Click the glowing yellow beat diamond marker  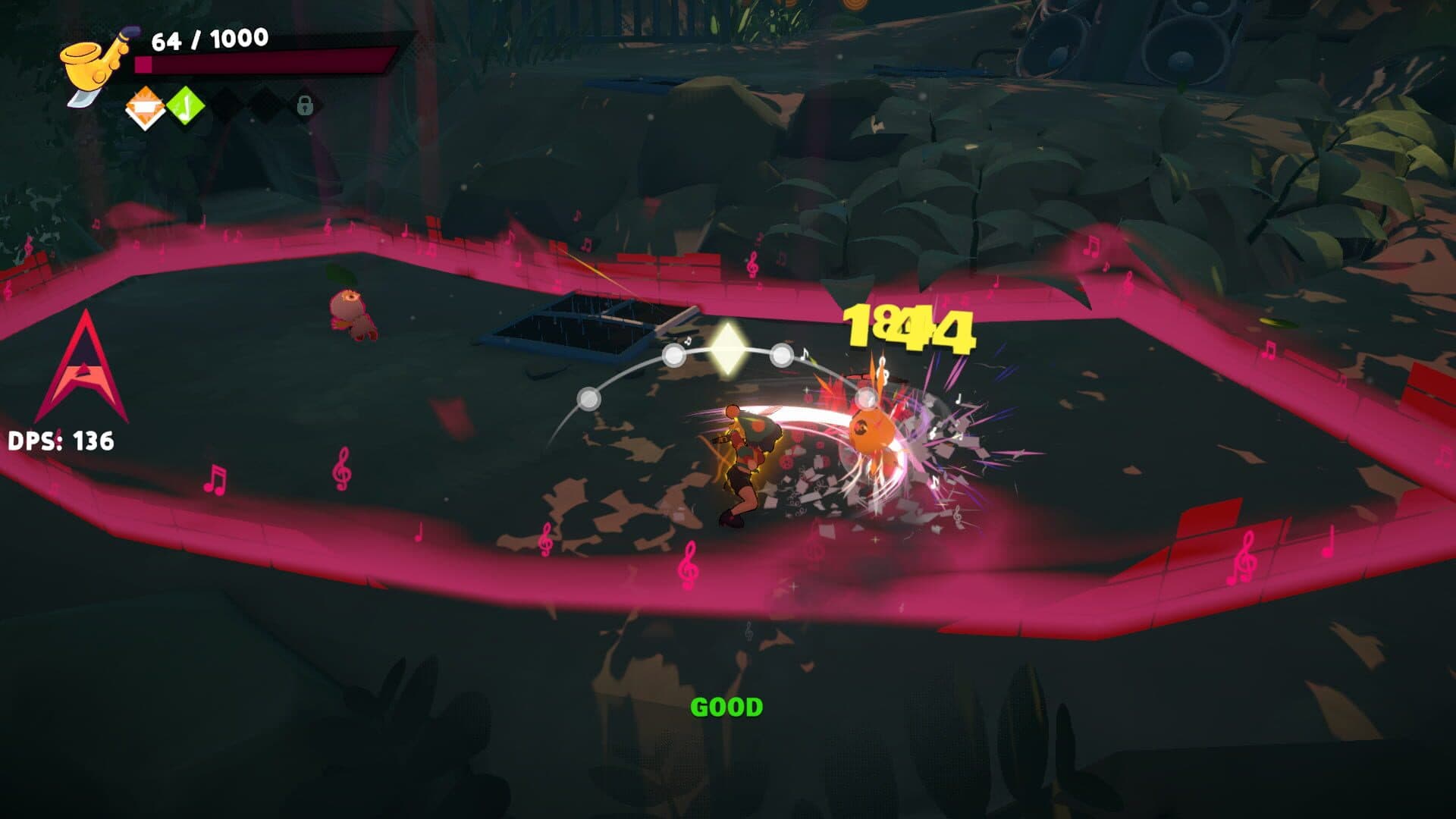[726, 350]
